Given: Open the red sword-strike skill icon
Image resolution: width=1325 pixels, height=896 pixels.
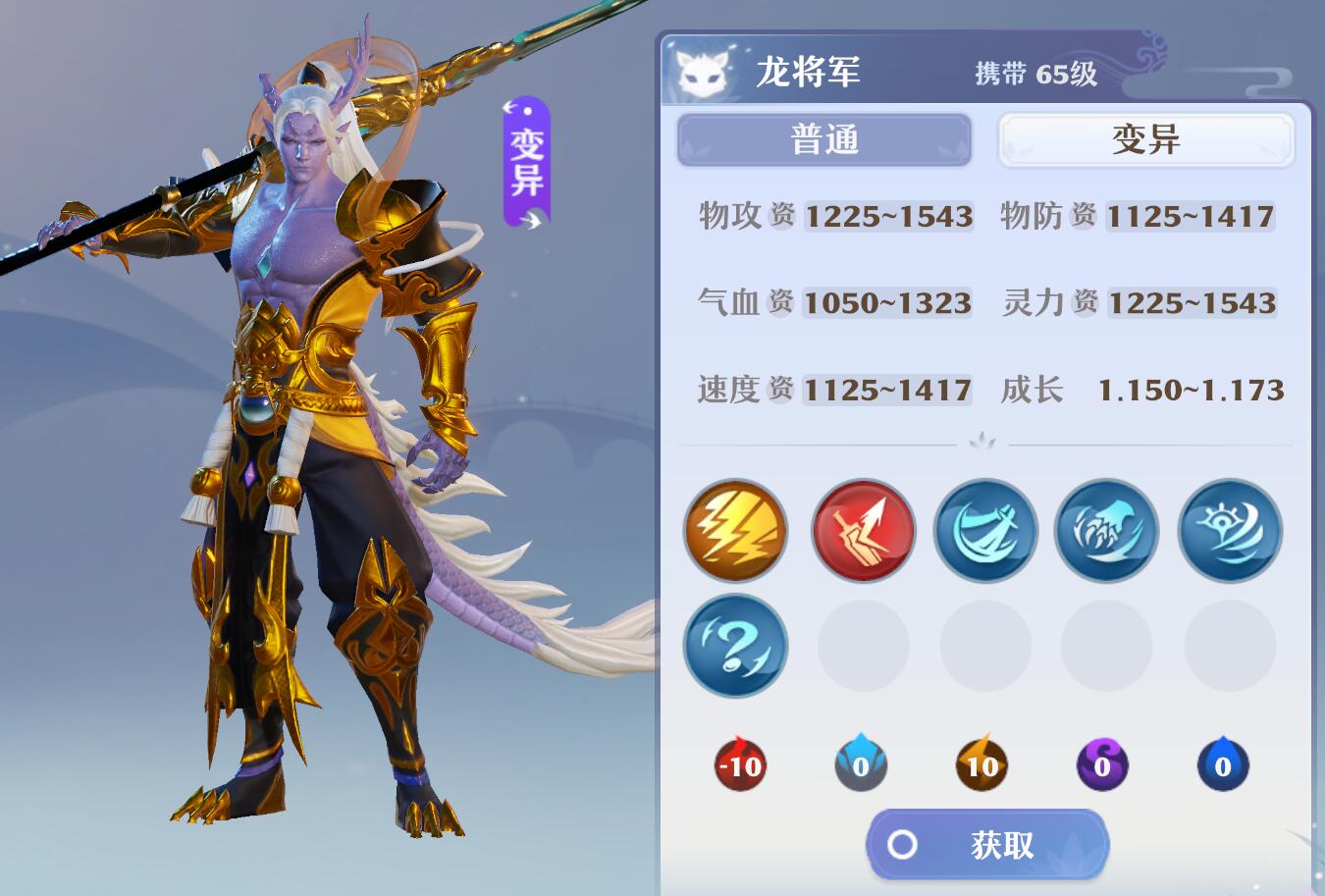Looking at the screenshot, I should [863, 531].
